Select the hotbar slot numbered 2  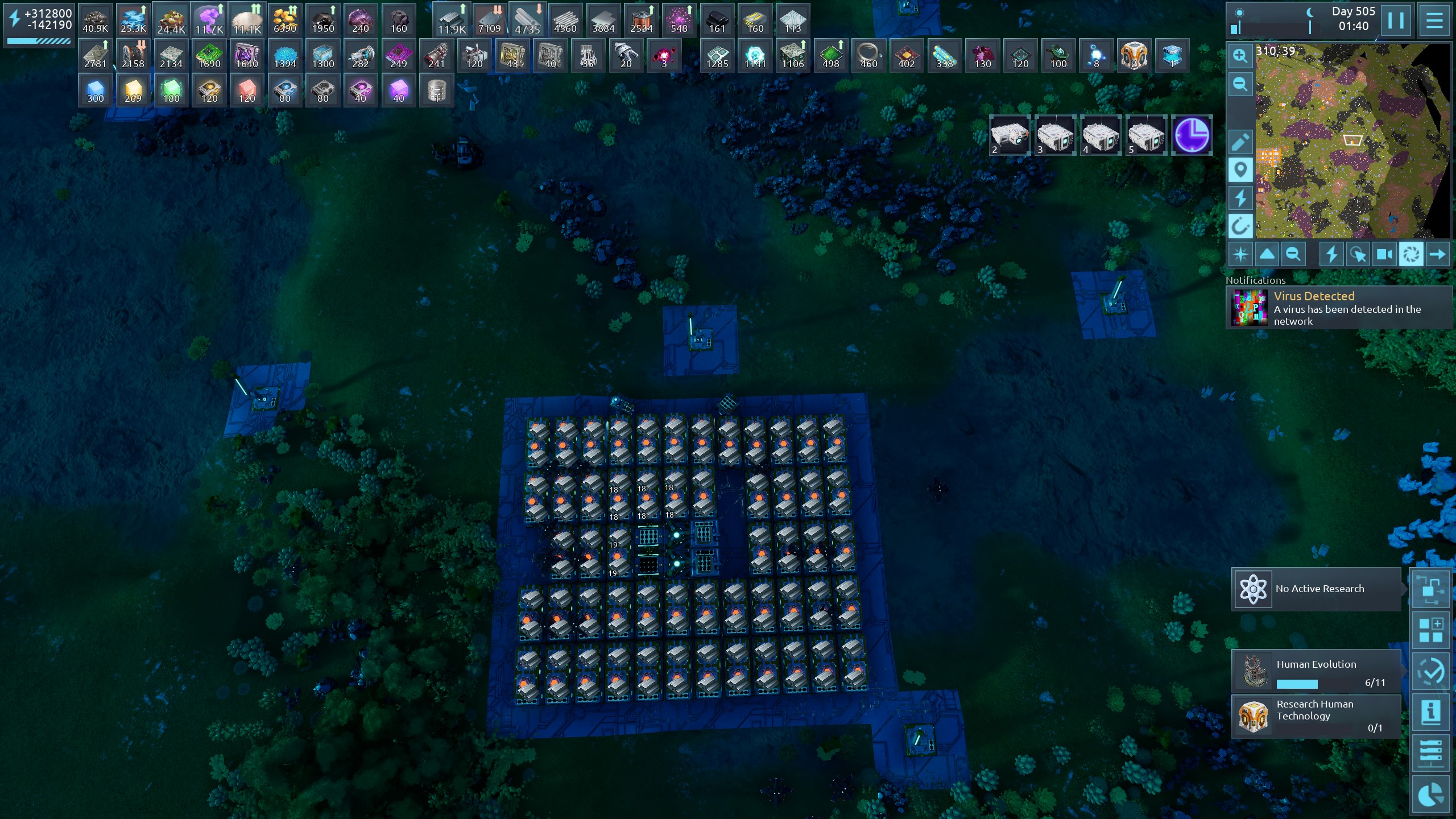(x=1010, y=135)
